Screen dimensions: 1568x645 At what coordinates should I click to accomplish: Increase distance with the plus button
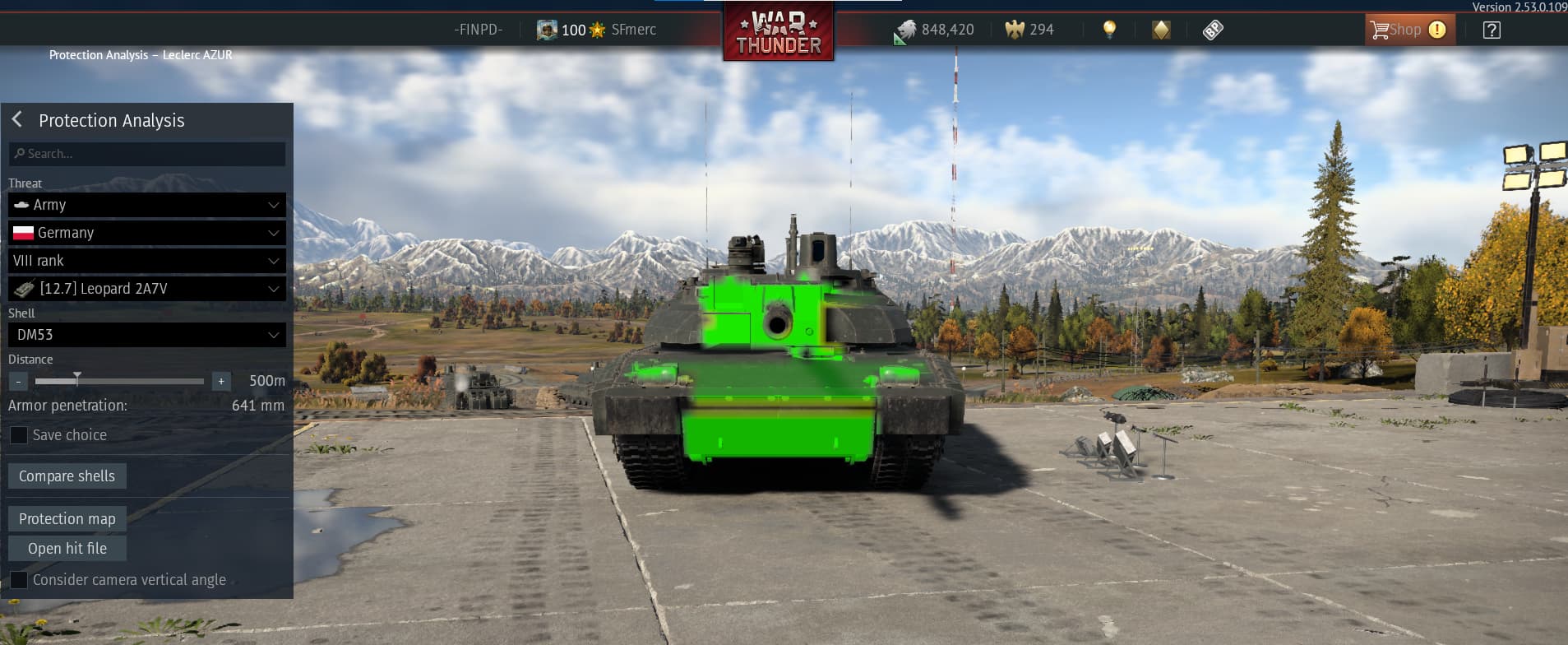pyautogui.click(x=220, y=381)
